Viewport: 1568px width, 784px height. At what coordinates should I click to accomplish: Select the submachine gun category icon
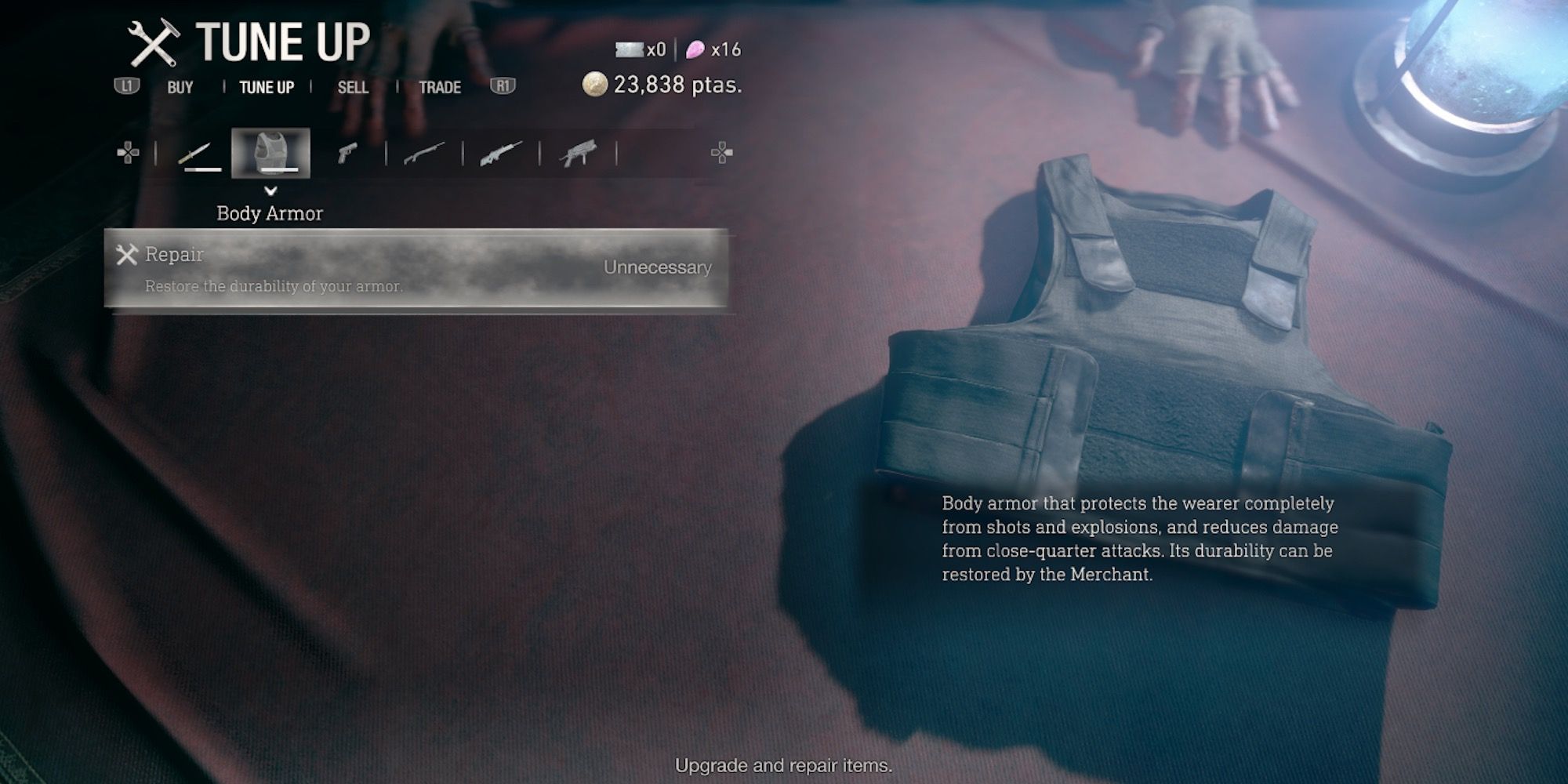click(577, 151)
